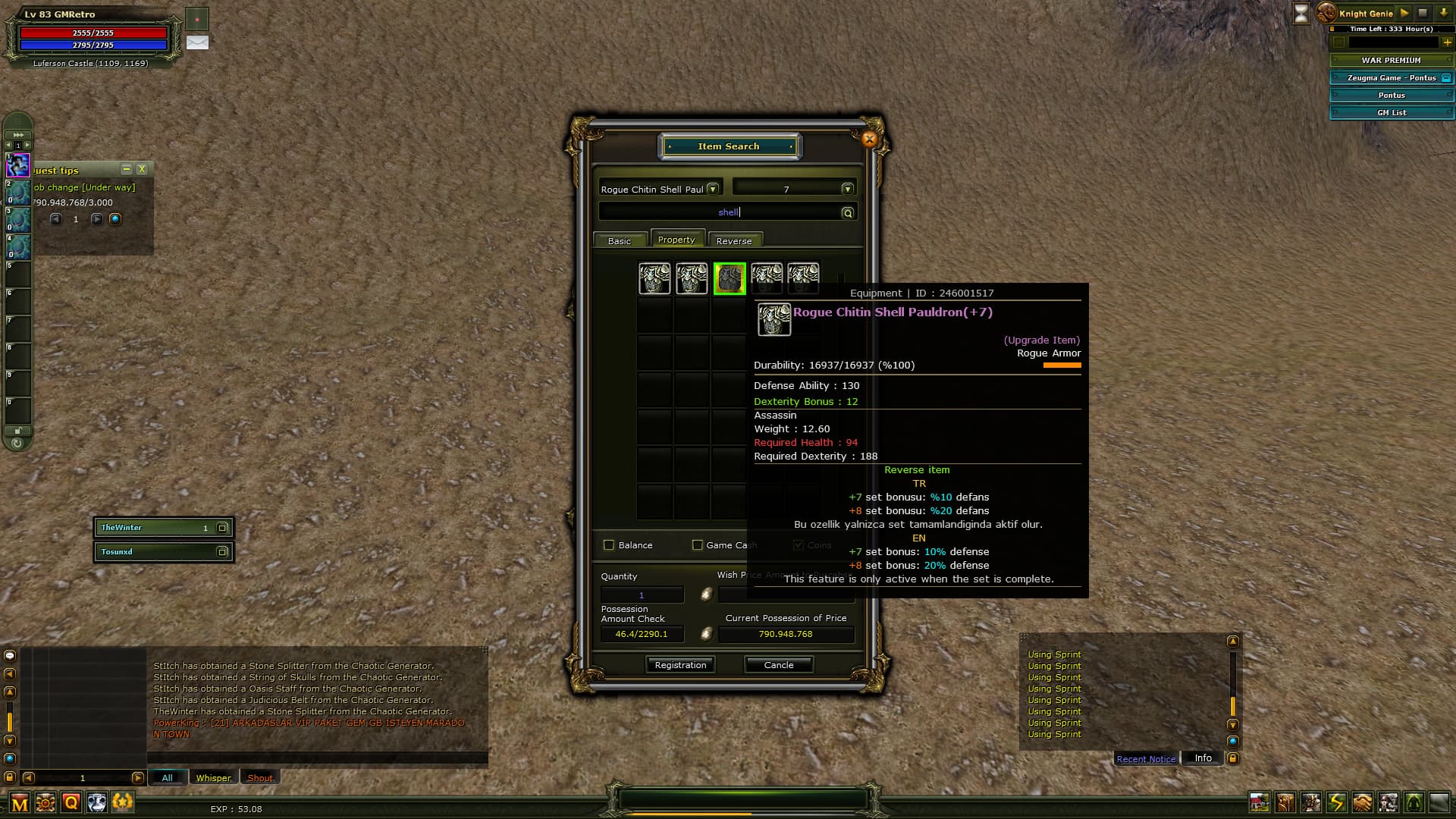Switch to the Basic tab
This screenshot has height=819, width=1456.
pyautogui.click(x=620, y=240)
